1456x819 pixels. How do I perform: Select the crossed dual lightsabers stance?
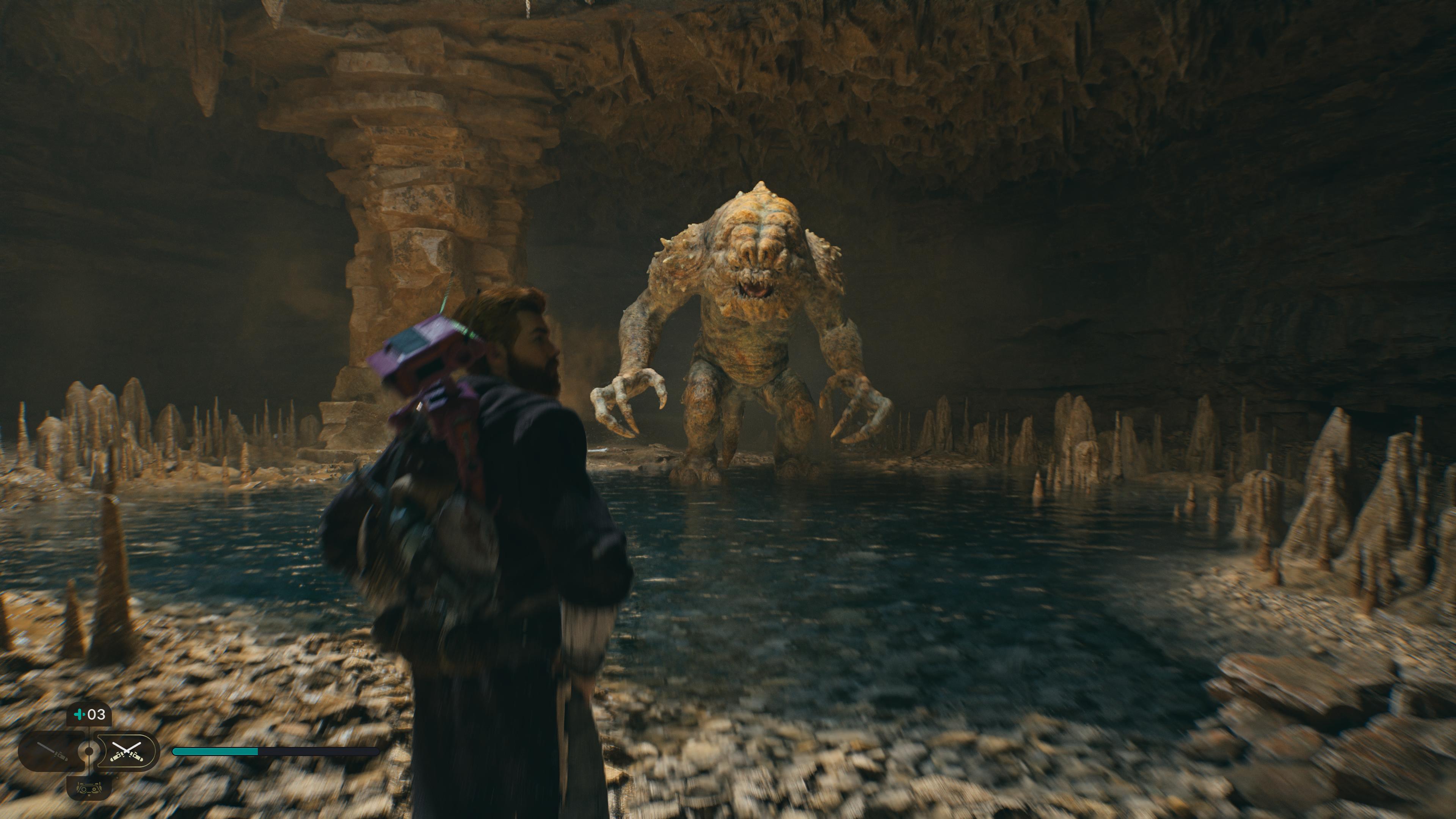(x=126, y=751)
